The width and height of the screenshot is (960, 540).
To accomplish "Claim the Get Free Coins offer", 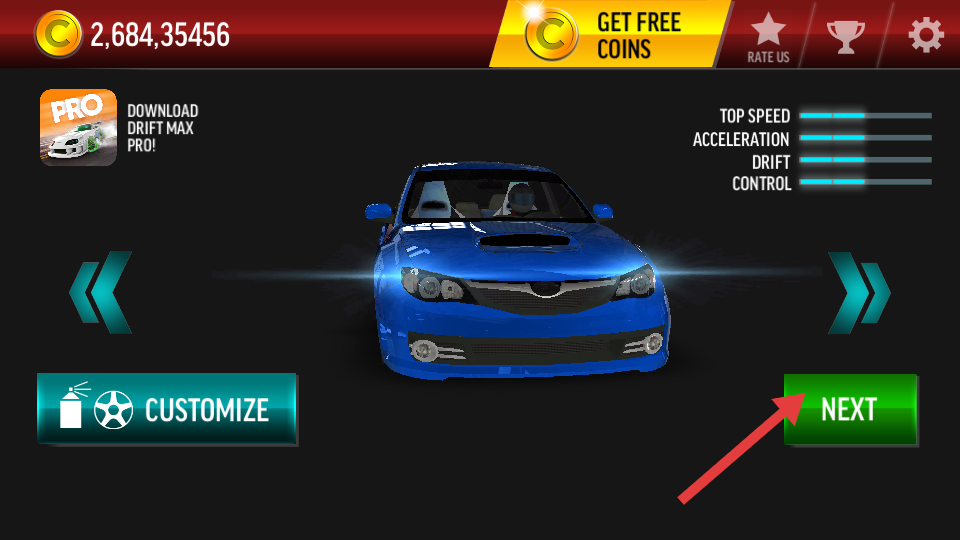I will 608,35.
